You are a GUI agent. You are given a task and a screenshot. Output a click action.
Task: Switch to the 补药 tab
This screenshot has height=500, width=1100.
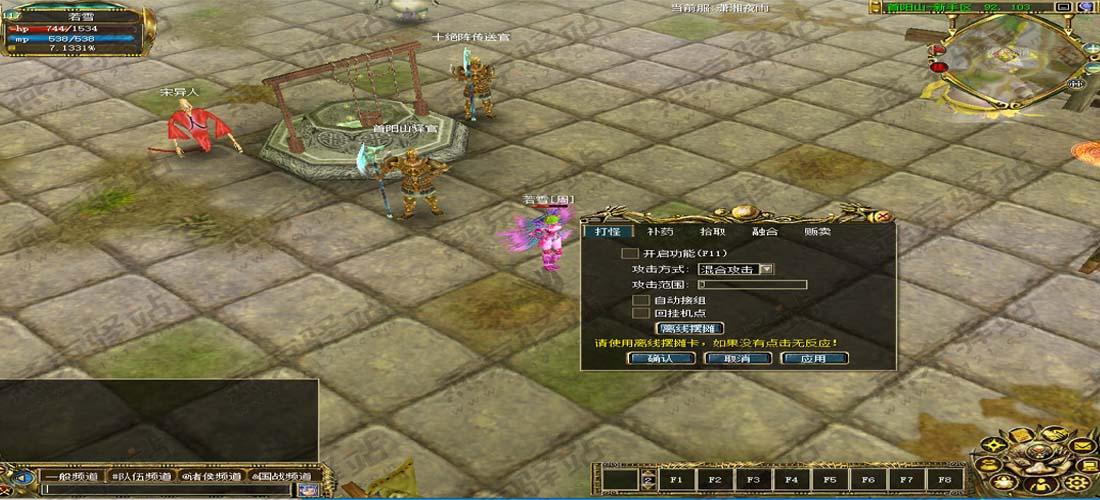pos(660,232)
